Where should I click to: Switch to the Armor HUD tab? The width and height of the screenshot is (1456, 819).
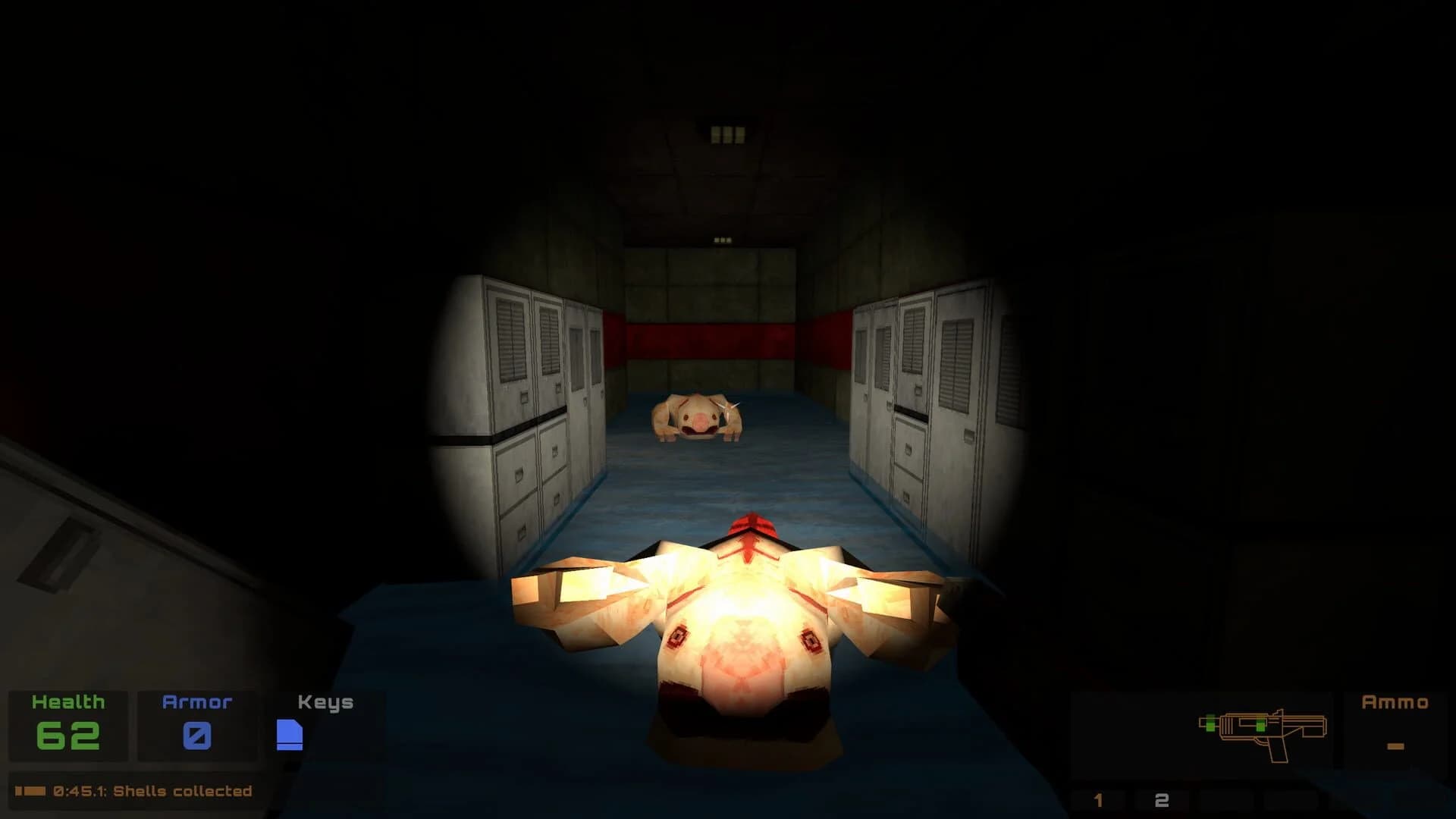click(x=196, y=701)
